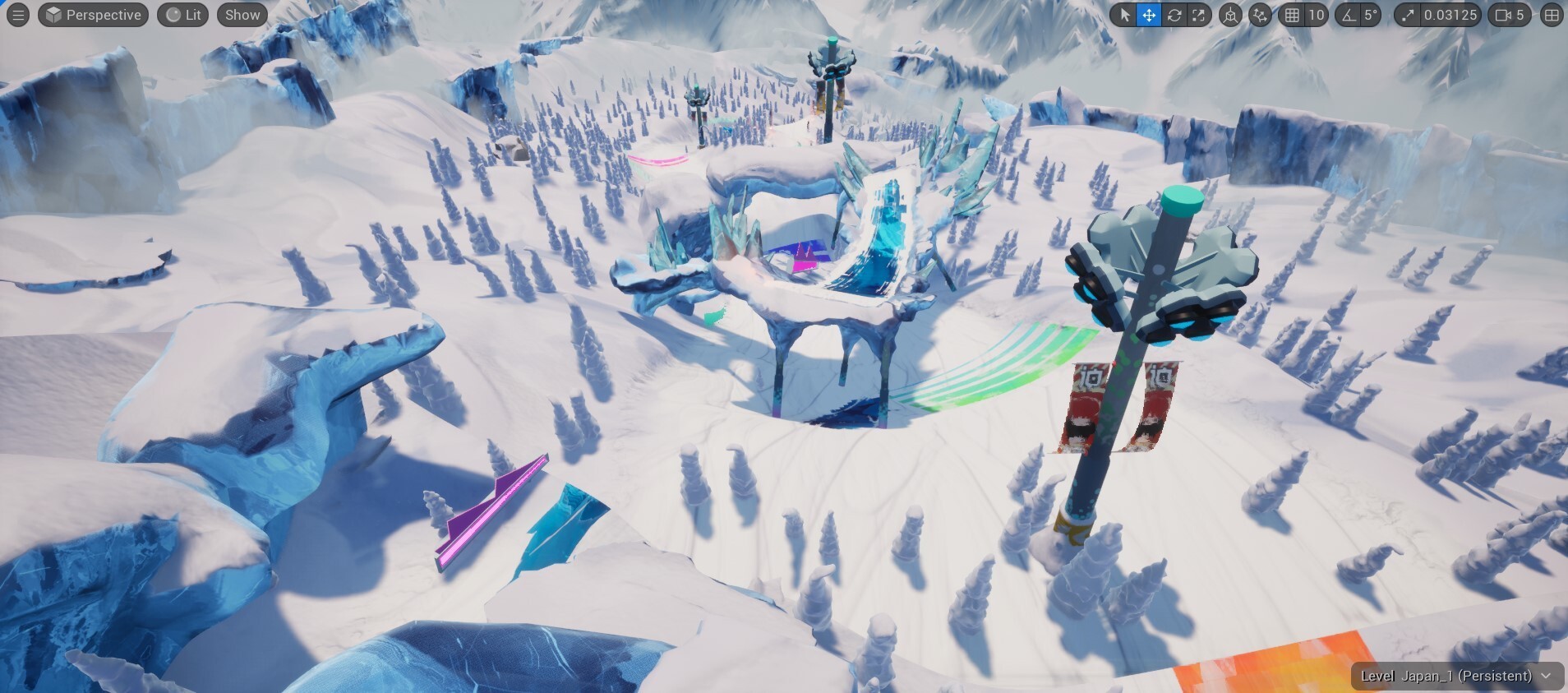The image size is (1568, 693).
Task: Toggle world/local coordinate system cube icon
Action: [1230, 15]
